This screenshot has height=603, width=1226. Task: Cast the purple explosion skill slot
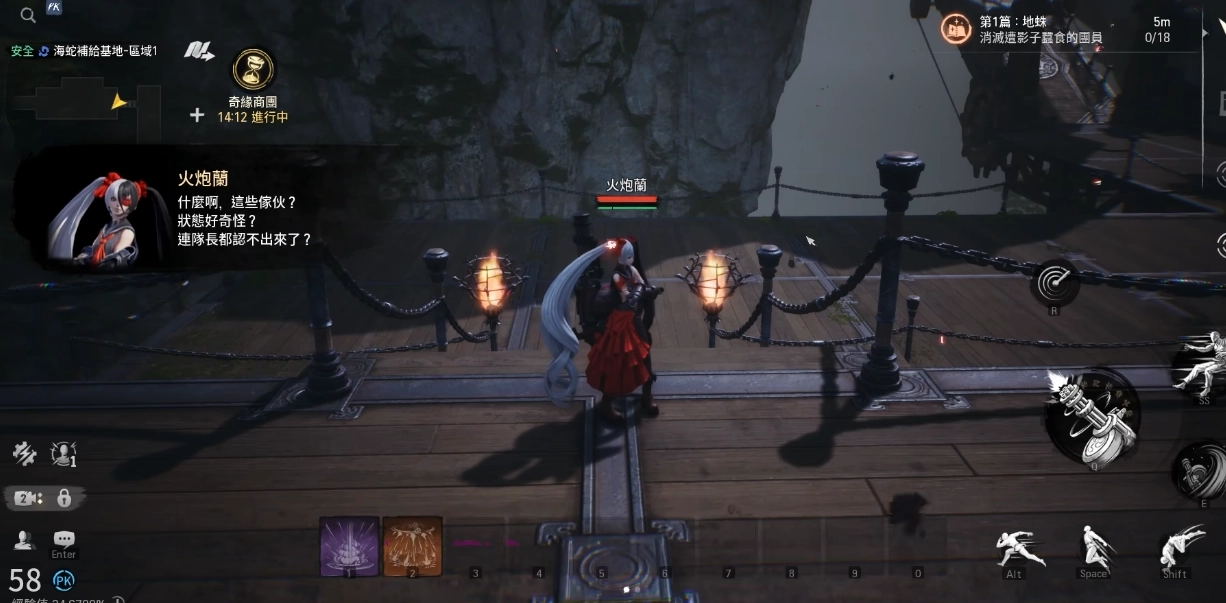349,546
